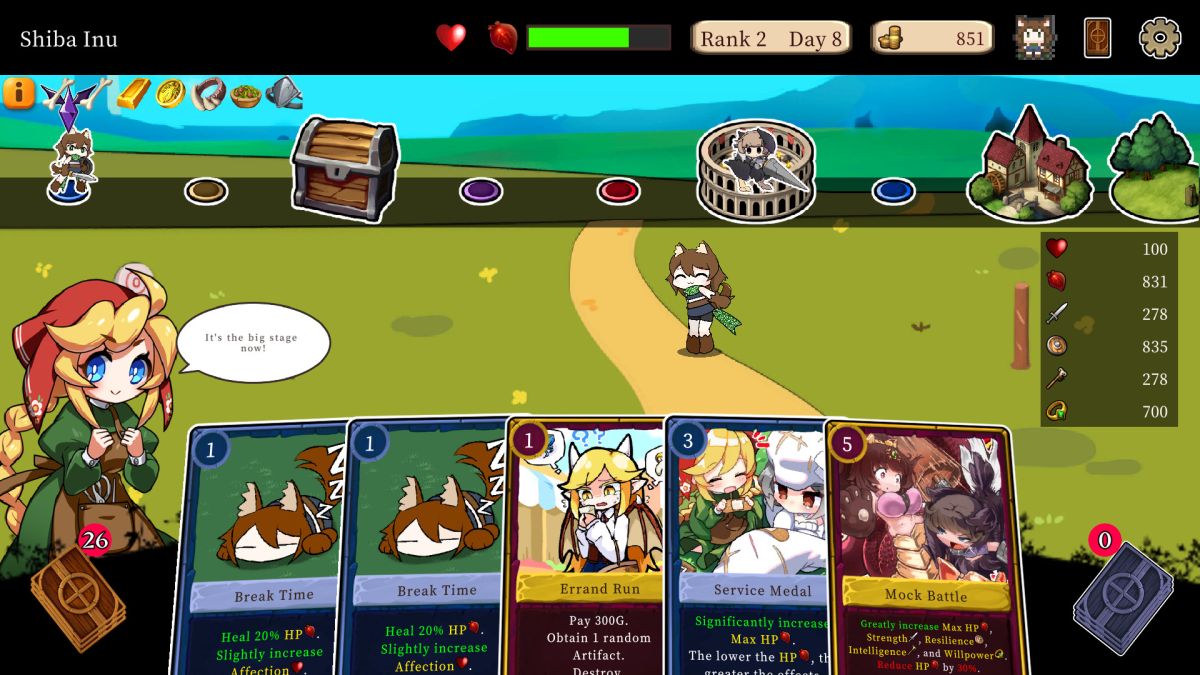This screenshot has width=1200, height=675.
Task: Inspect the metal helmet artifact
Action: [285, 94]
